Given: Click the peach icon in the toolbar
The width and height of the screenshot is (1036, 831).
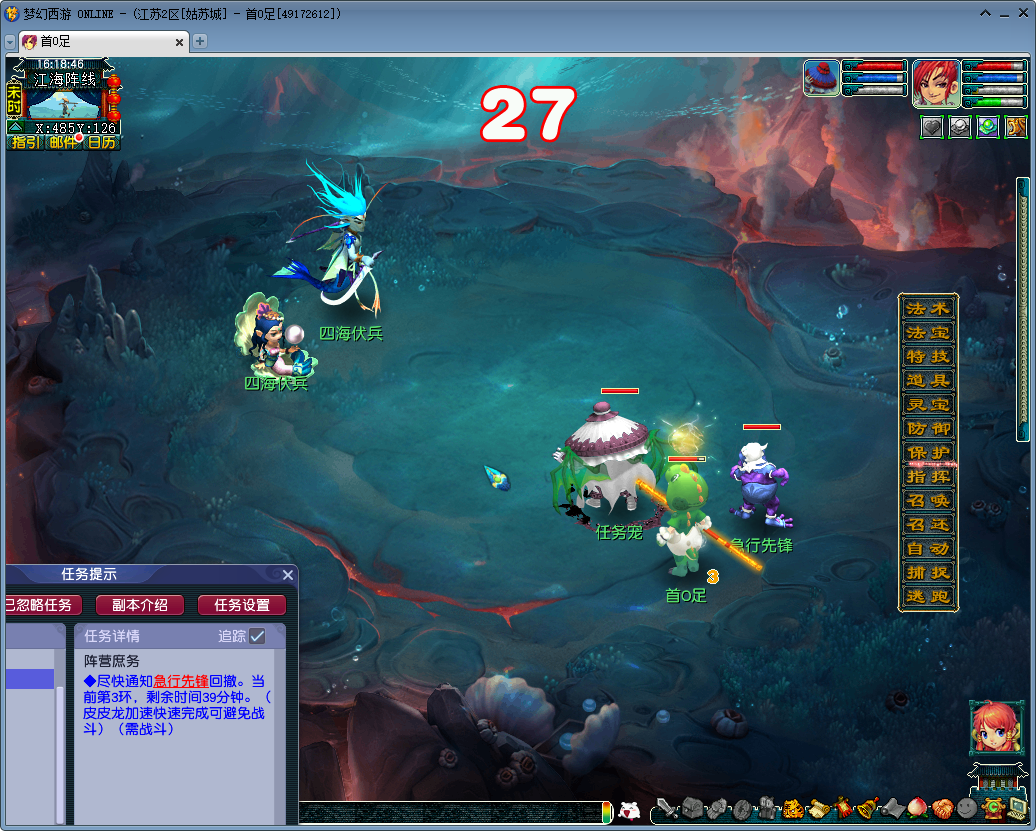Looking at the screenshot, I should tap(917, 808).
